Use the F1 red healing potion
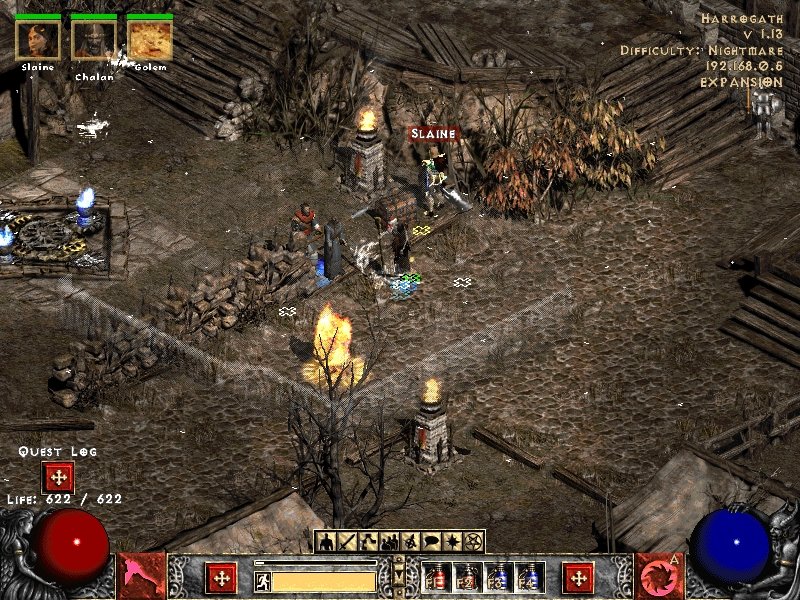This screenshot has height=600, width=800. [437, 577]
